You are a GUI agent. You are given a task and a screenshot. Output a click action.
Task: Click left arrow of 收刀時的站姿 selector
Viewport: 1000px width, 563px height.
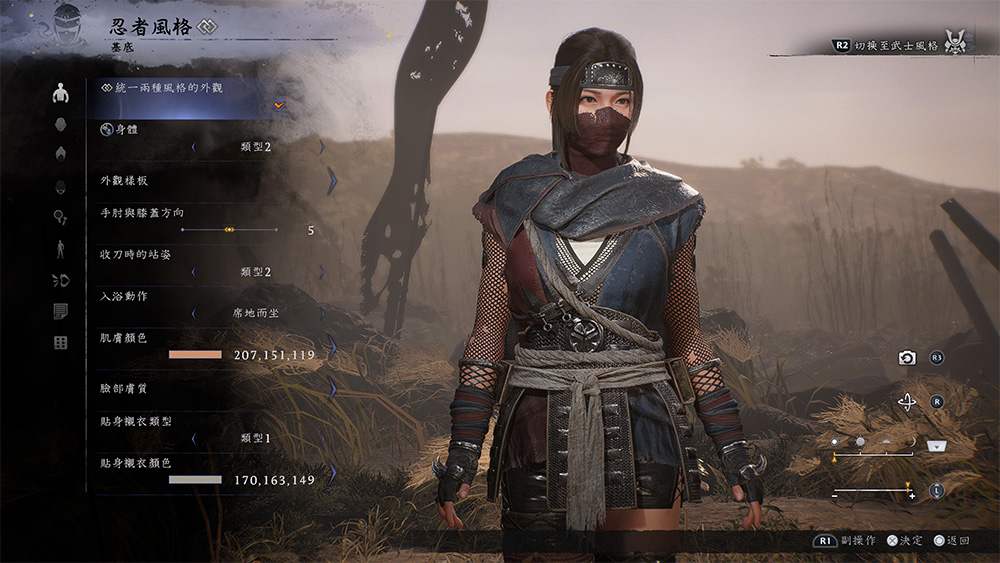point(193,272)
